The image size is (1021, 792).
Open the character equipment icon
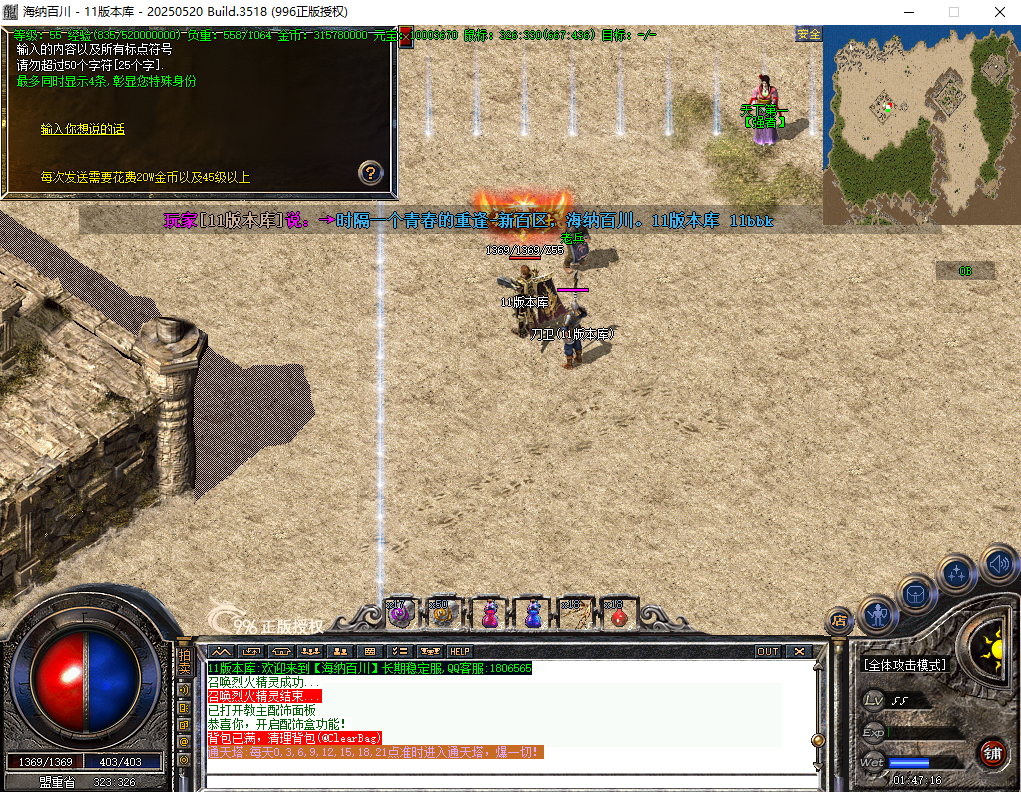tap(879, 613)
